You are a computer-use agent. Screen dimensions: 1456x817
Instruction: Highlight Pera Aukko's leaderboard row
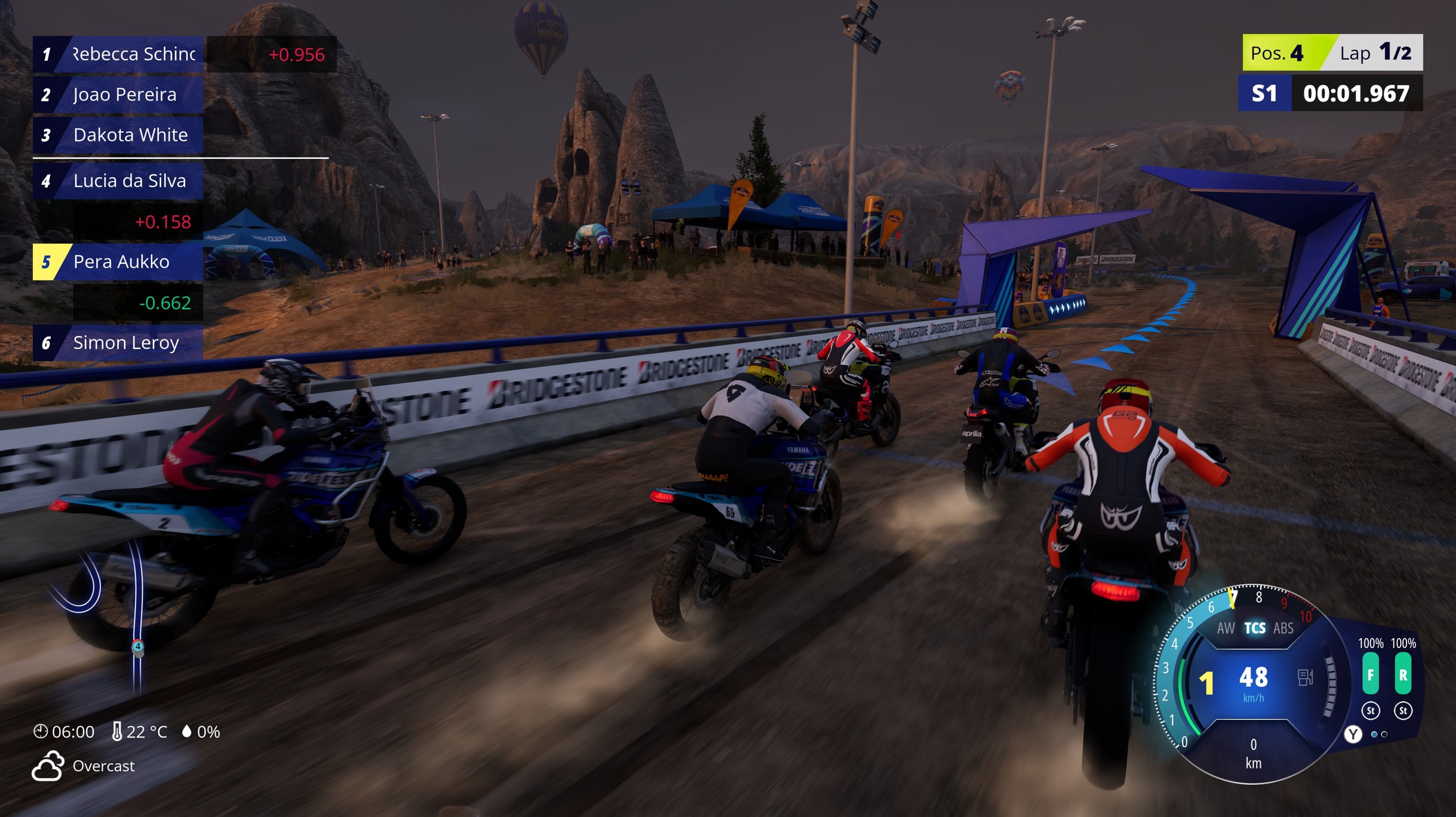tap(118, 261)
